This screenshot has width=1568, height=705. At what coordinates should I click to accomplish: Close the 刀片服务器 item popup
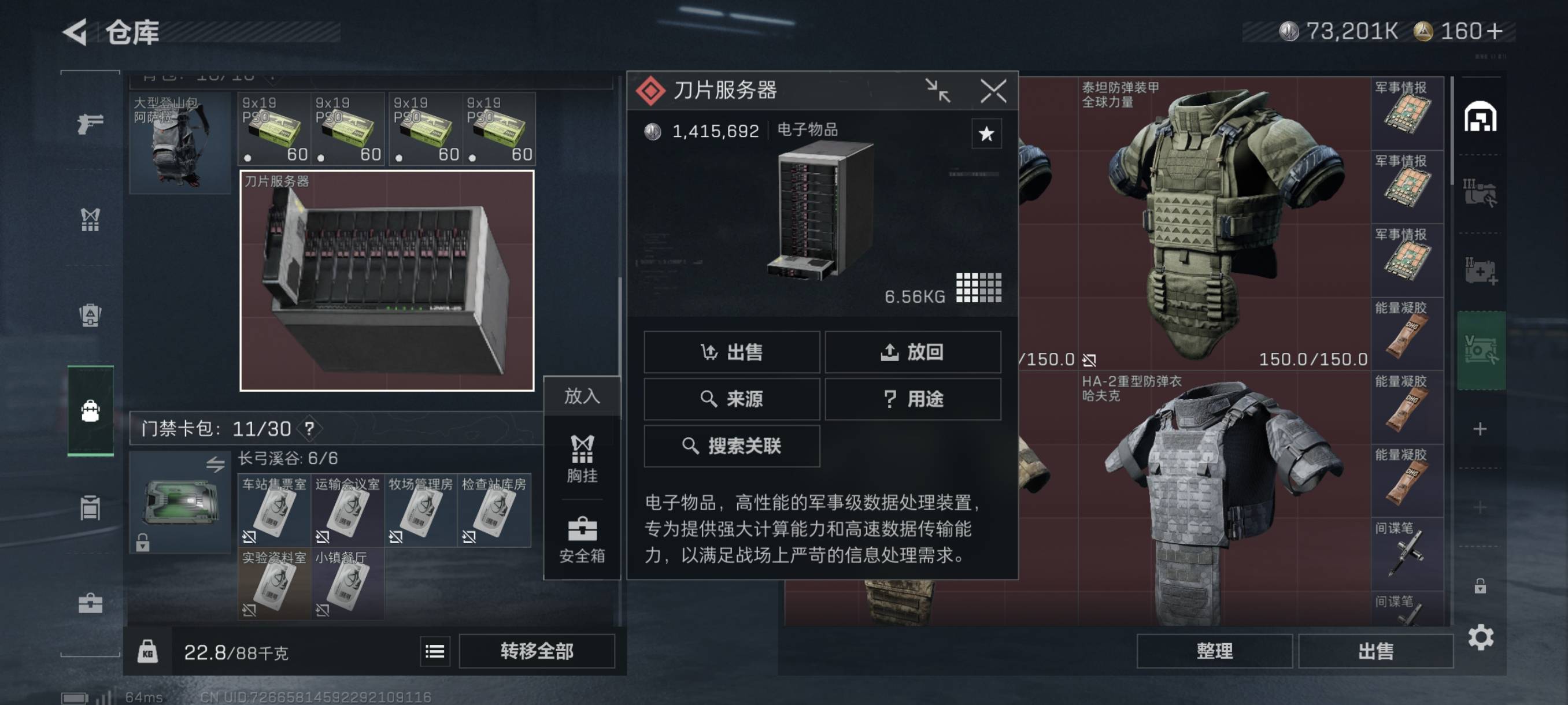[993, 91]
